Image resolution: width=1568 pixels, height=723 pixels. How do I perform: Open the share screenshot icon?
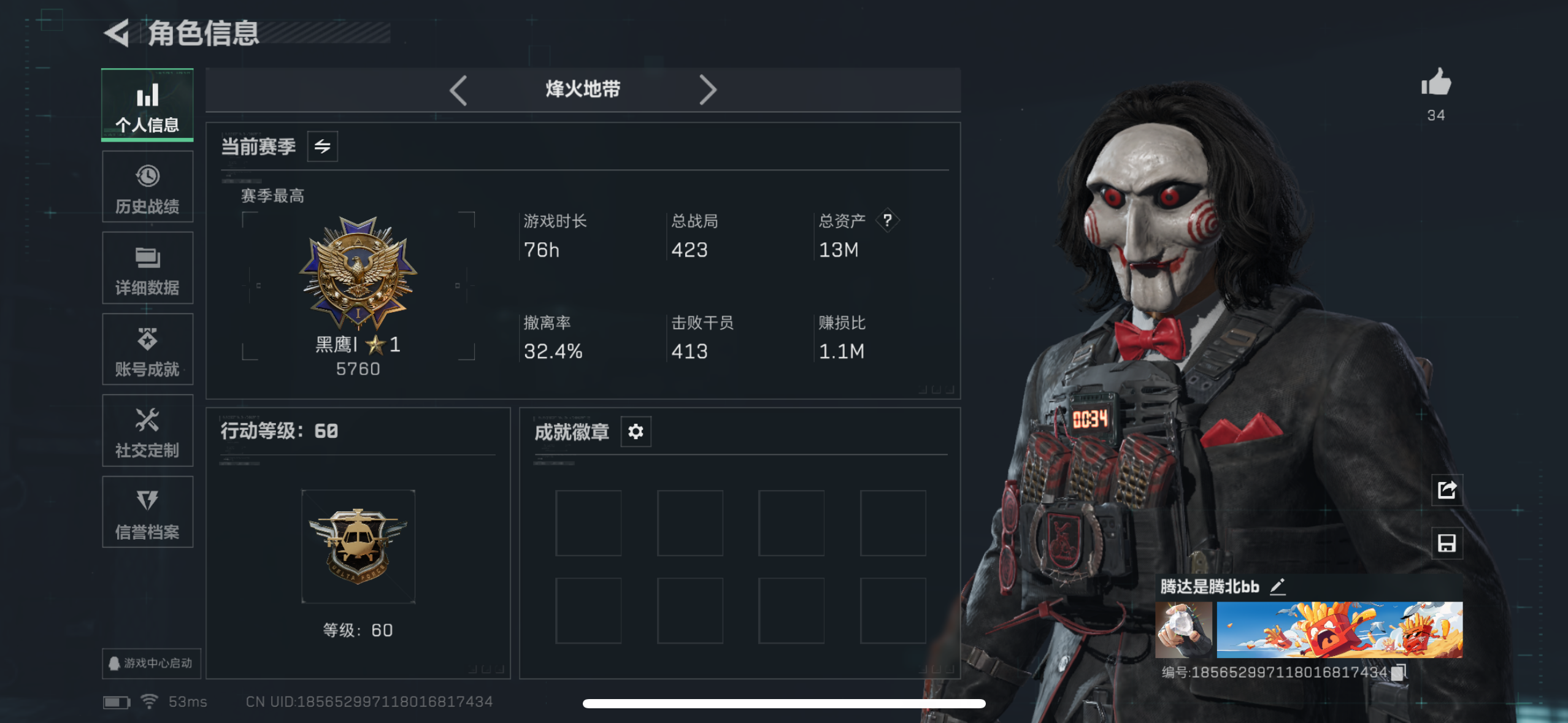click(x=1448, y=490)
